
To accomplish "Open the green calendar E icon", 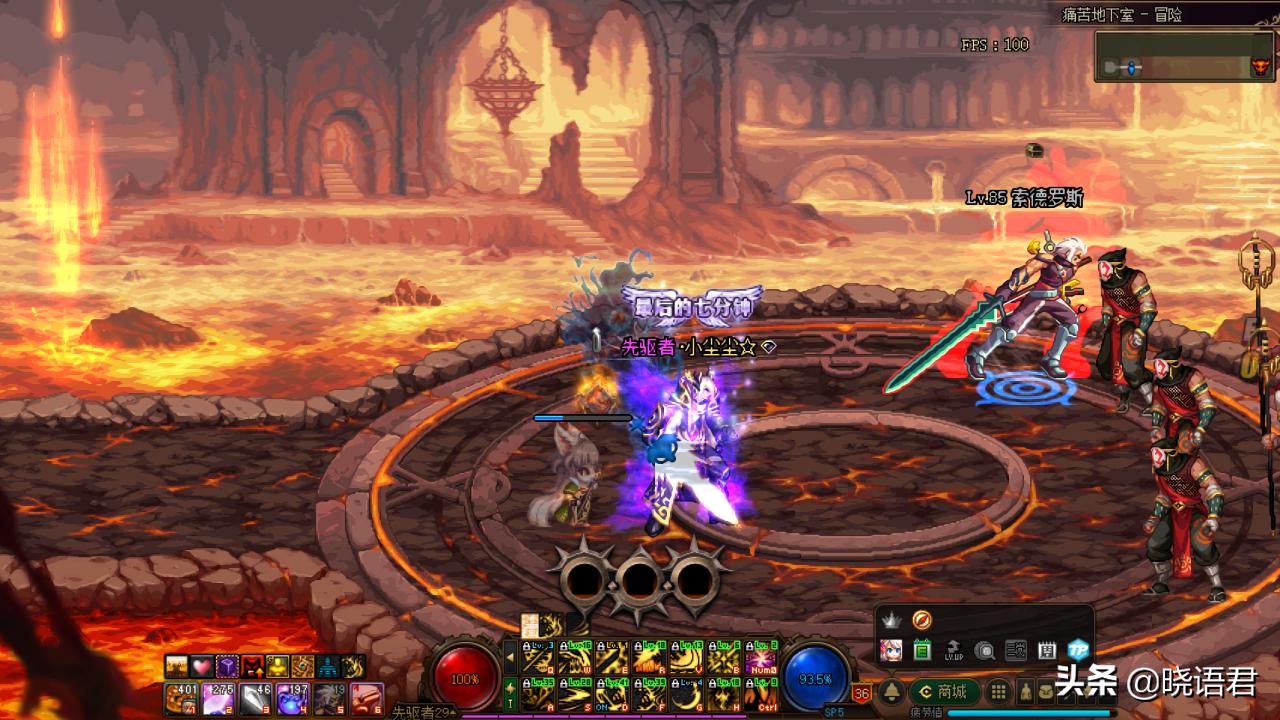I will coord(922,650).
